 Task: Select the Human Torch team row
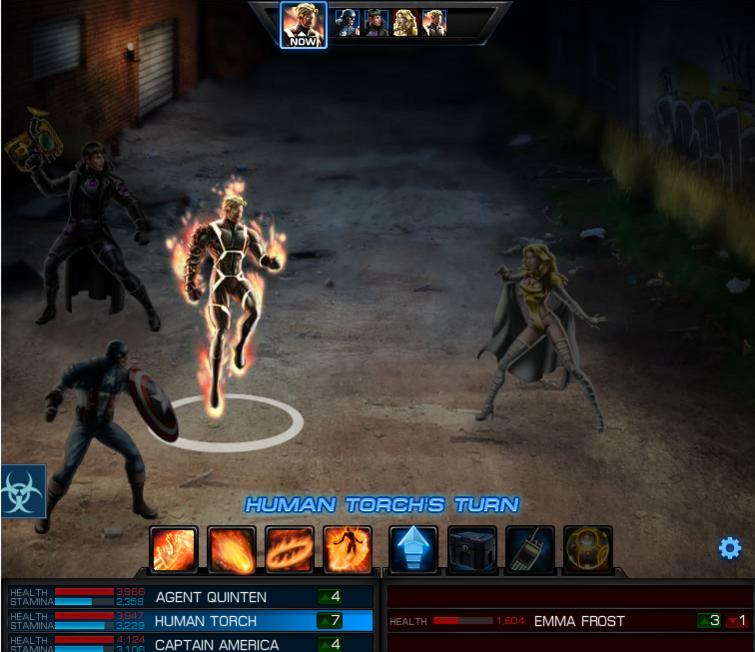click(x=207, y=621)
